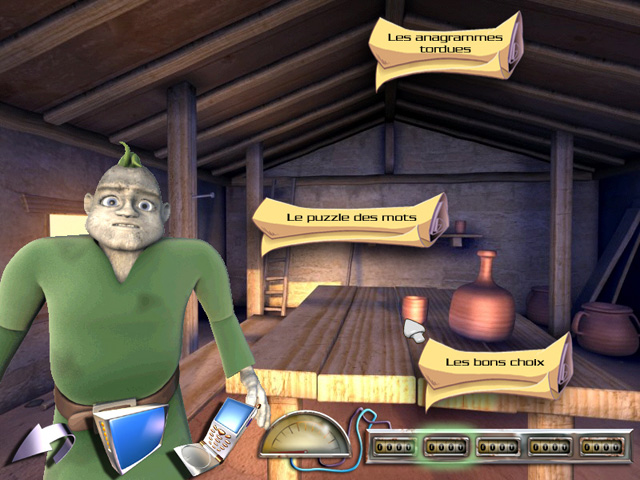Select the green highlighted counter slot
The height and width of the screenshot is (480, 640).
447,444
